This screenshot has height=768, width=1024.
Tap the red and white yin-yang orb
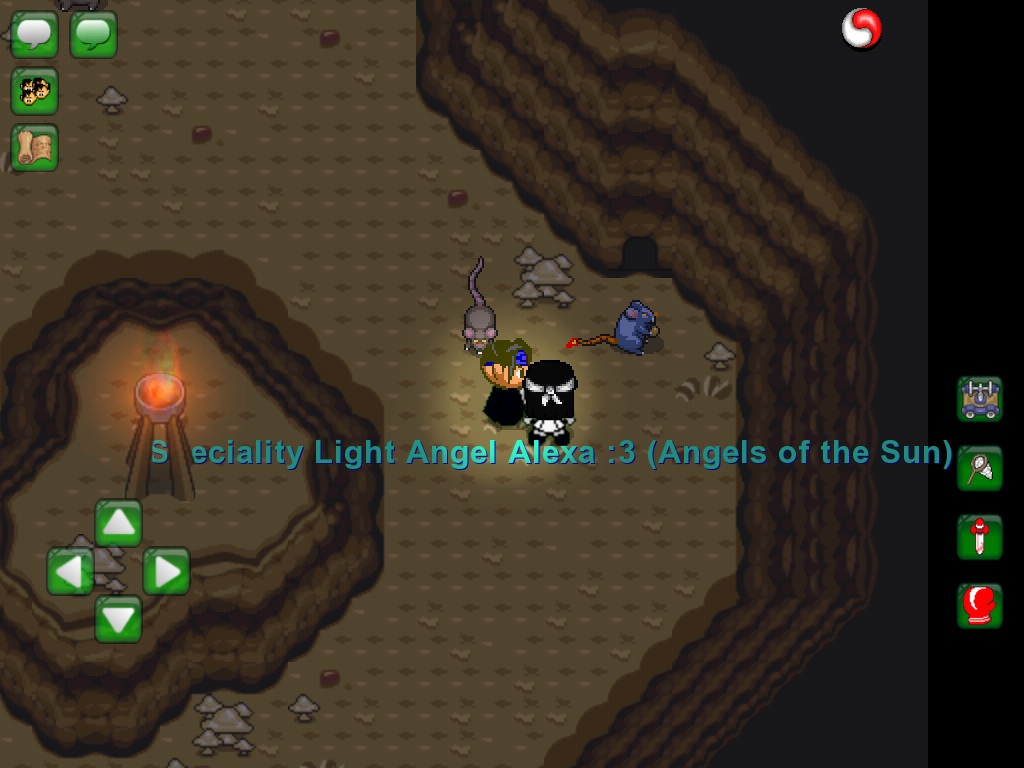861,28
